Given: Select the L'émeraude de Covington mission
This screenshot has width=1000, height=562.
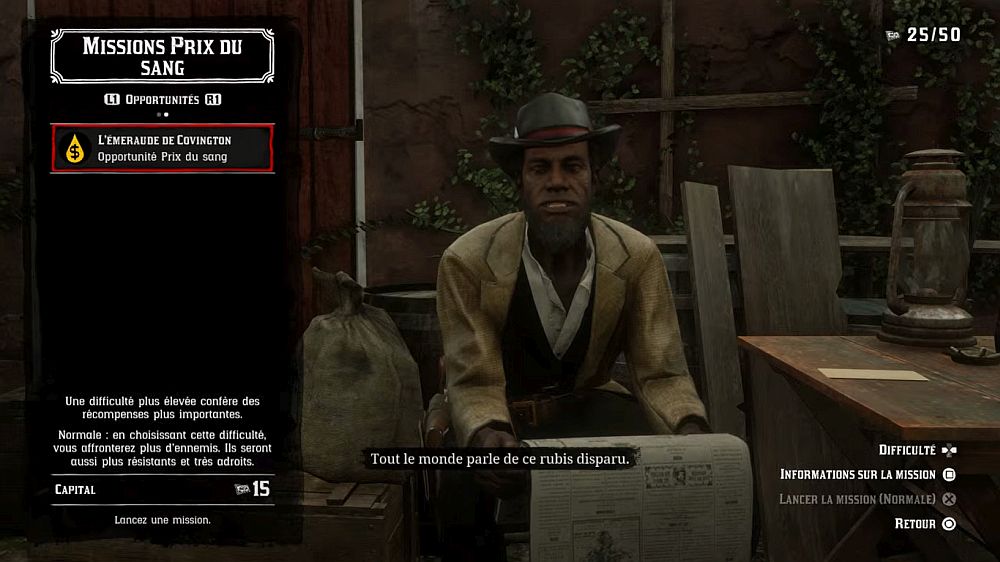Looking at the screenshot, I should point(162,147).
